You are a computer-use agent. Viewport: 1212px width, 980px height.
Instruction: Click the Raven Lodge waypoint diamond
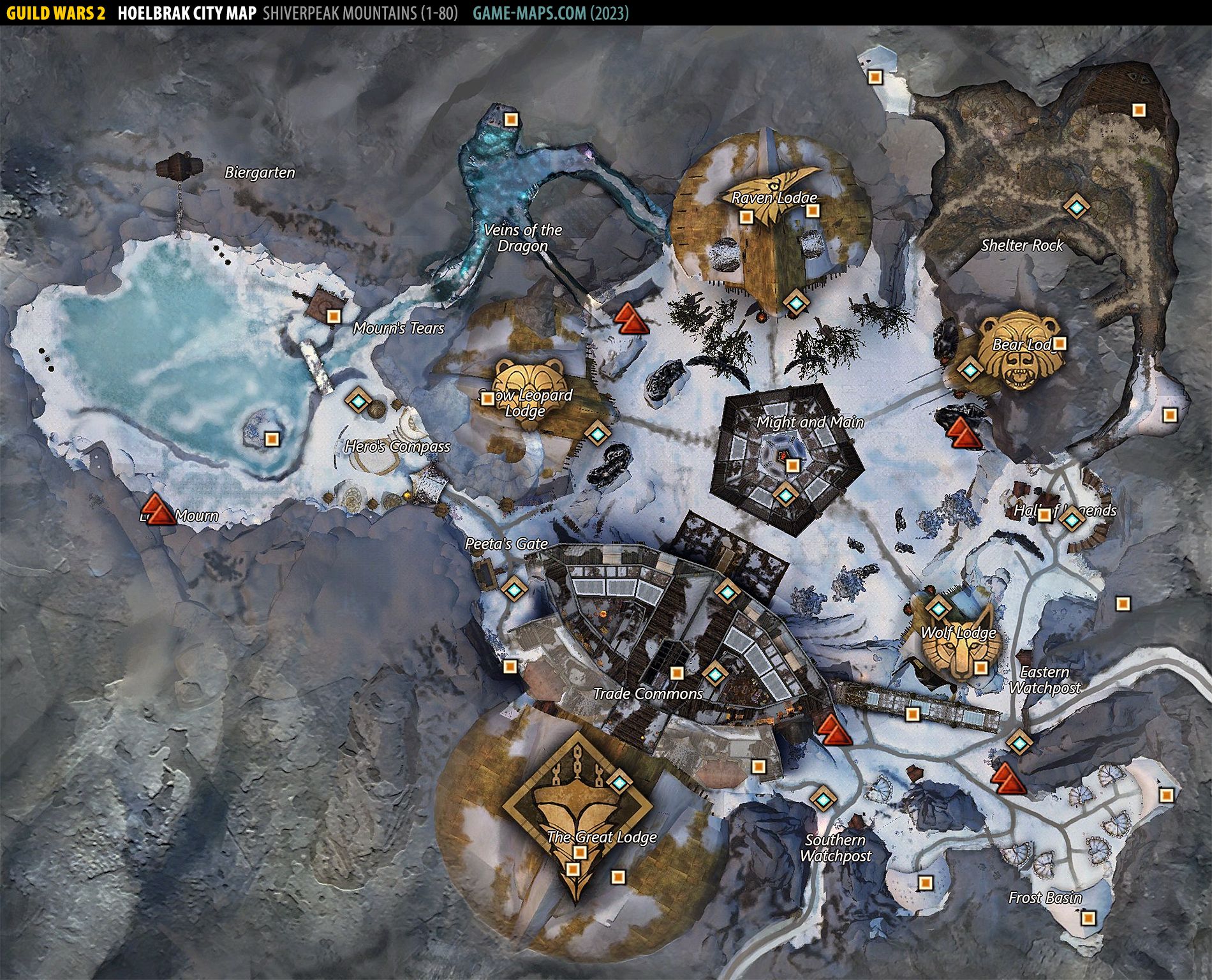(795, 301)
